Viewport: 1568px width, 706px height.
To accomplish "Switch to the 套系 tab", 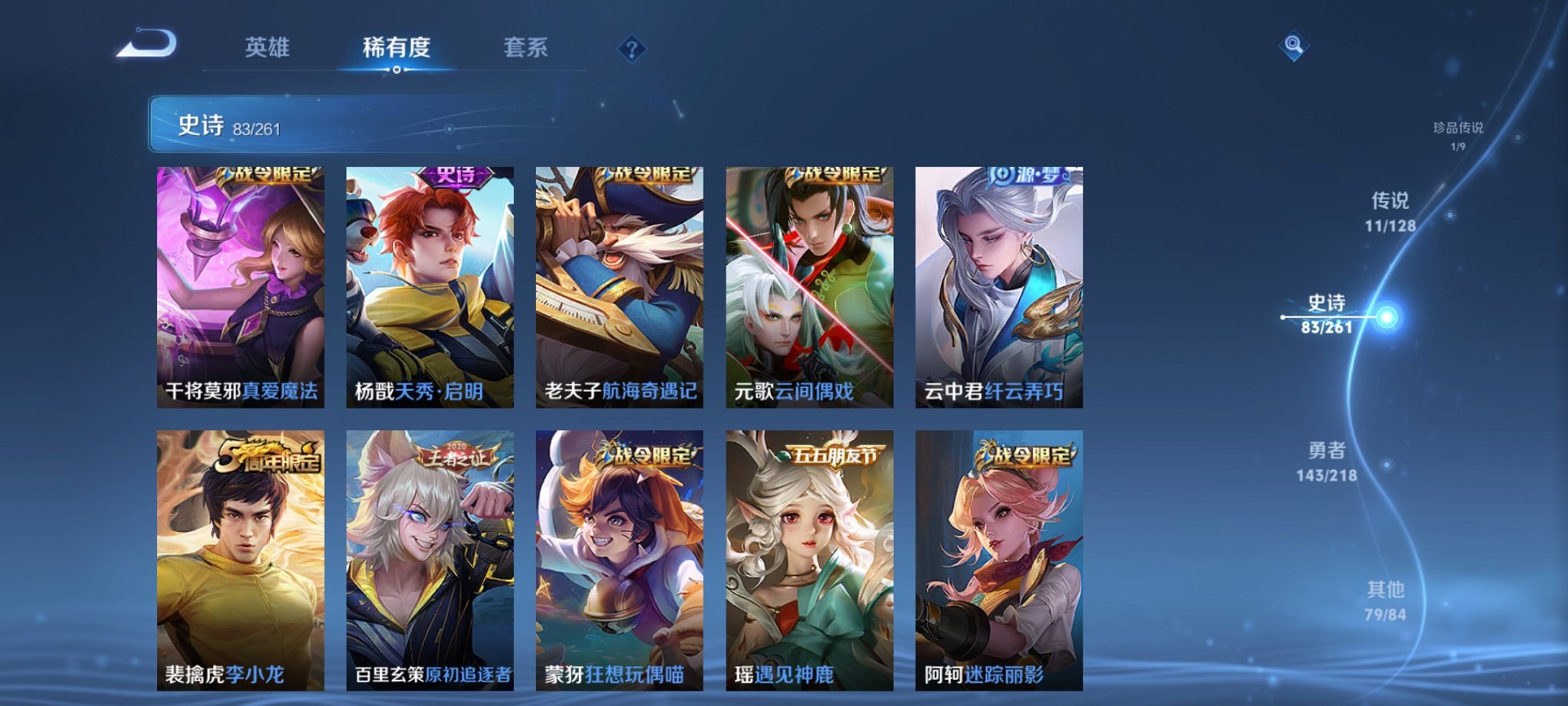I will click(x=526, y=48).
